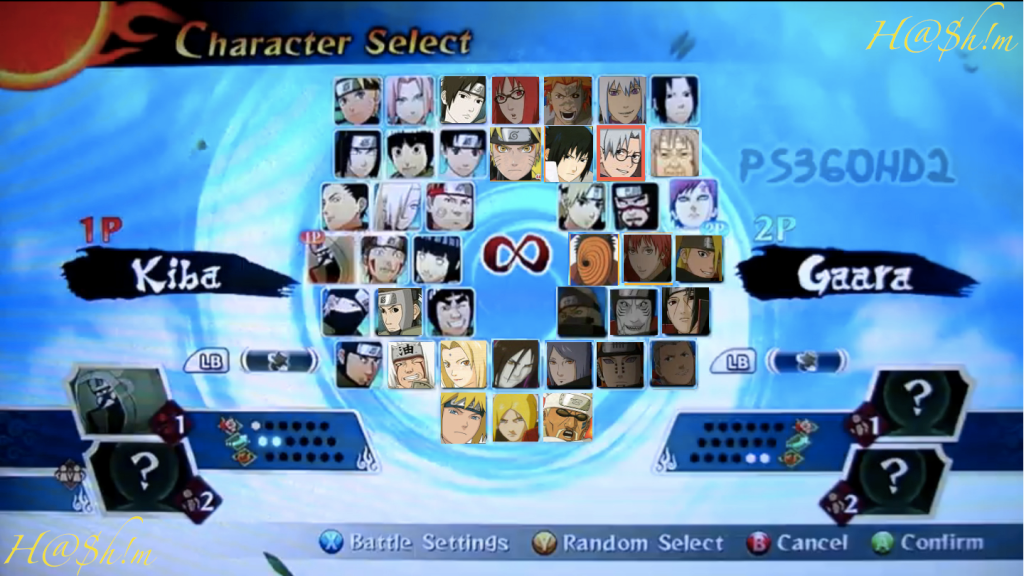Image resolution: width=1024 pixels, height=576 pixels.
Task: Choose Jiraiya's portrait
Action: [x=411, y=365]
